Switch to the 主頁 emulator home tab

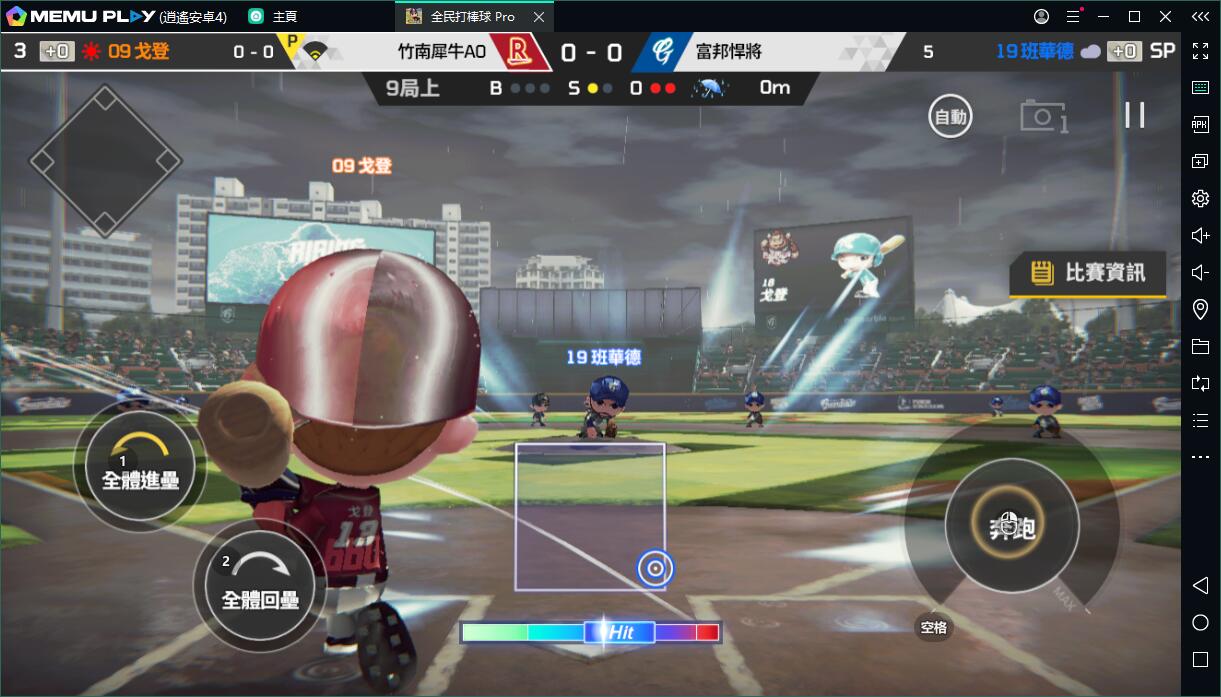(274, 17)
